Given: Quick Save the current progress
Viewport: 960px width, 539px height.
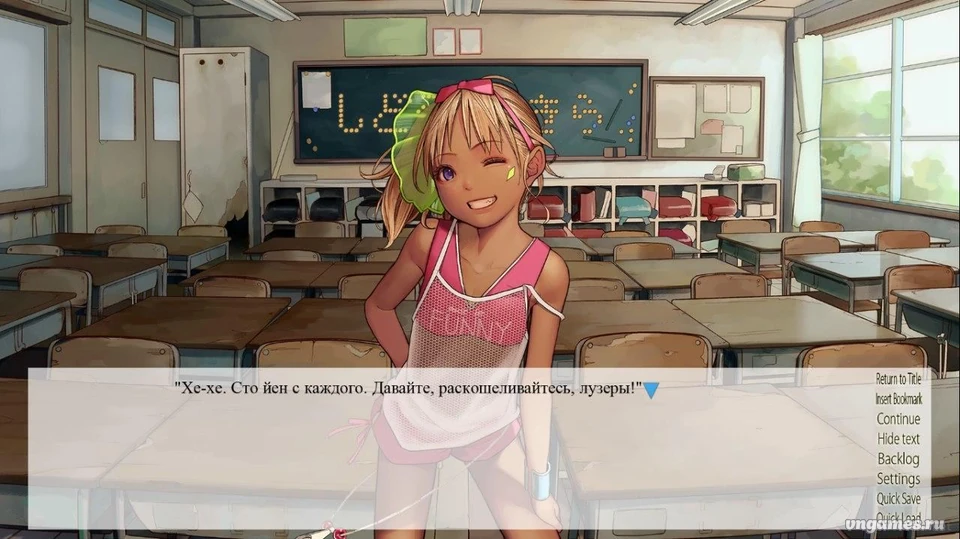Looking at the screenshot, I should (898, 499).
